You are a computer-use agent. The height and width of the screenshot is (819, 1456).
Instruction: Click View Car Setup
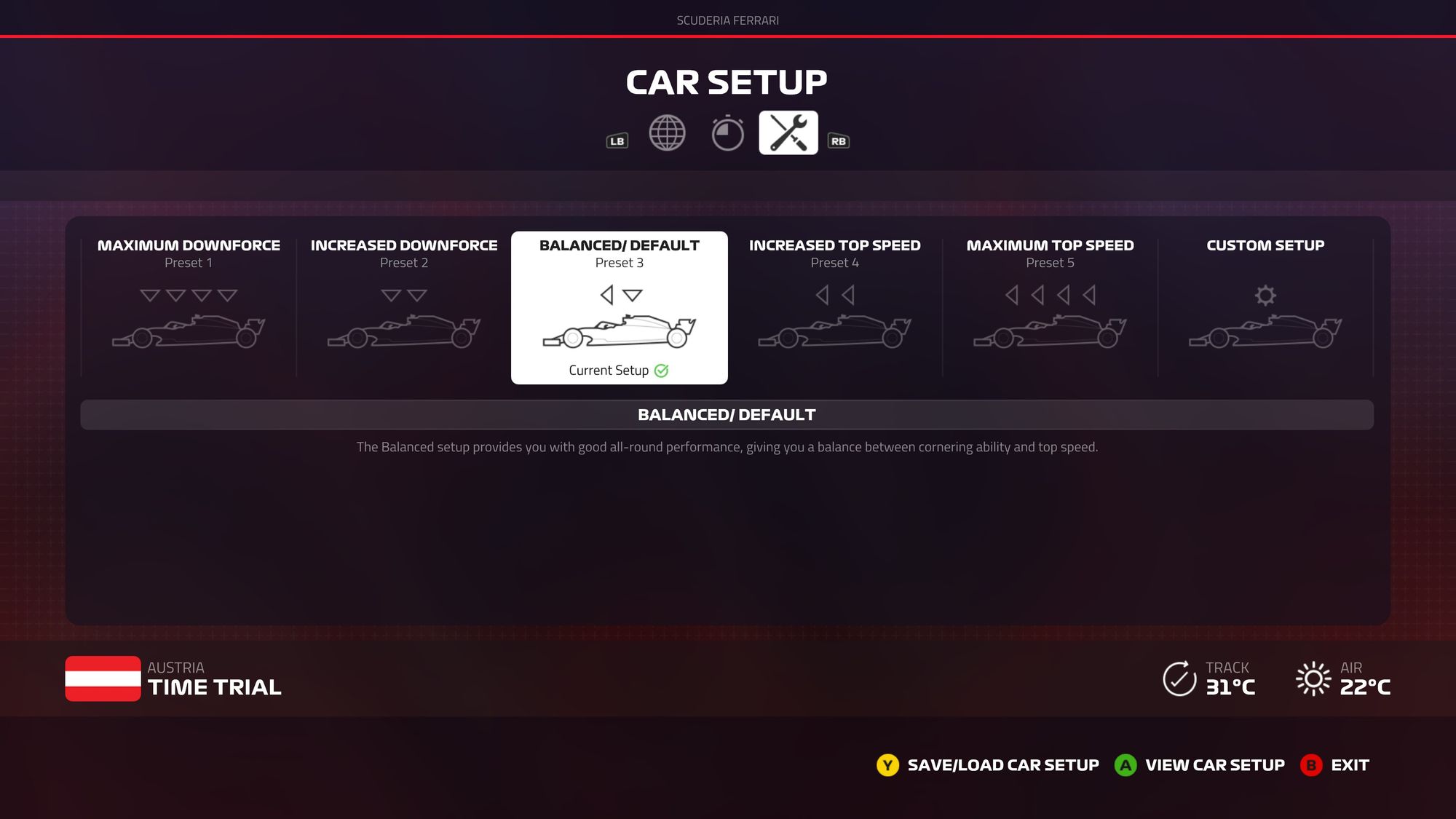[1214, 765]
